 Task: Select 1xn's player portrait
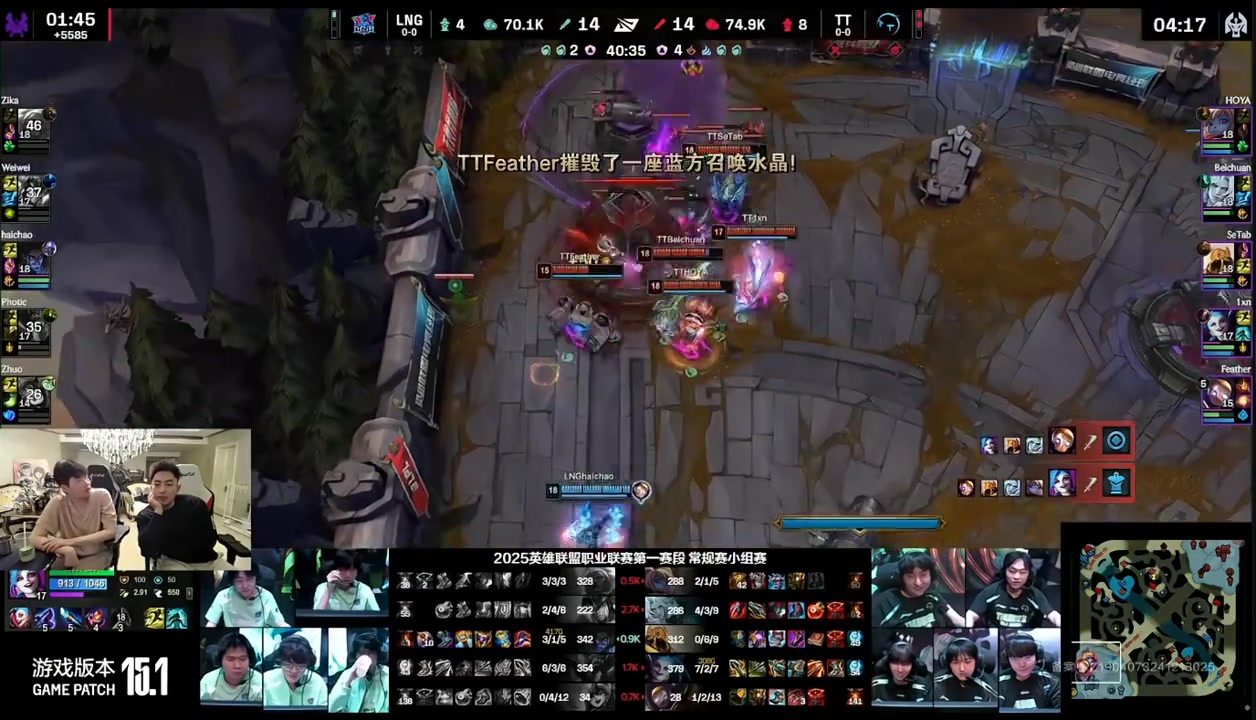pos(1219,327)
